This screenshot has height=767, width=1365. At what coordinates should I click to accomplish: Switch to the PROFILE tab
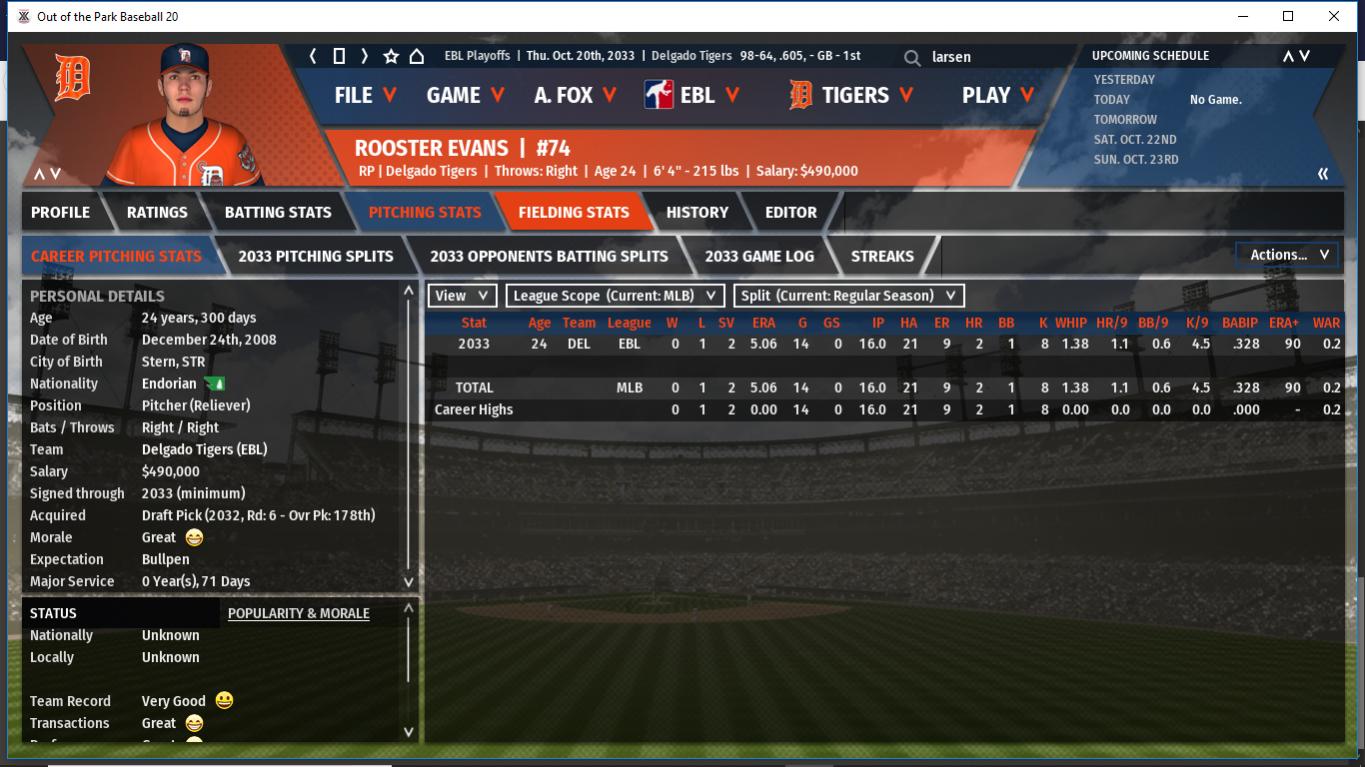60,212
